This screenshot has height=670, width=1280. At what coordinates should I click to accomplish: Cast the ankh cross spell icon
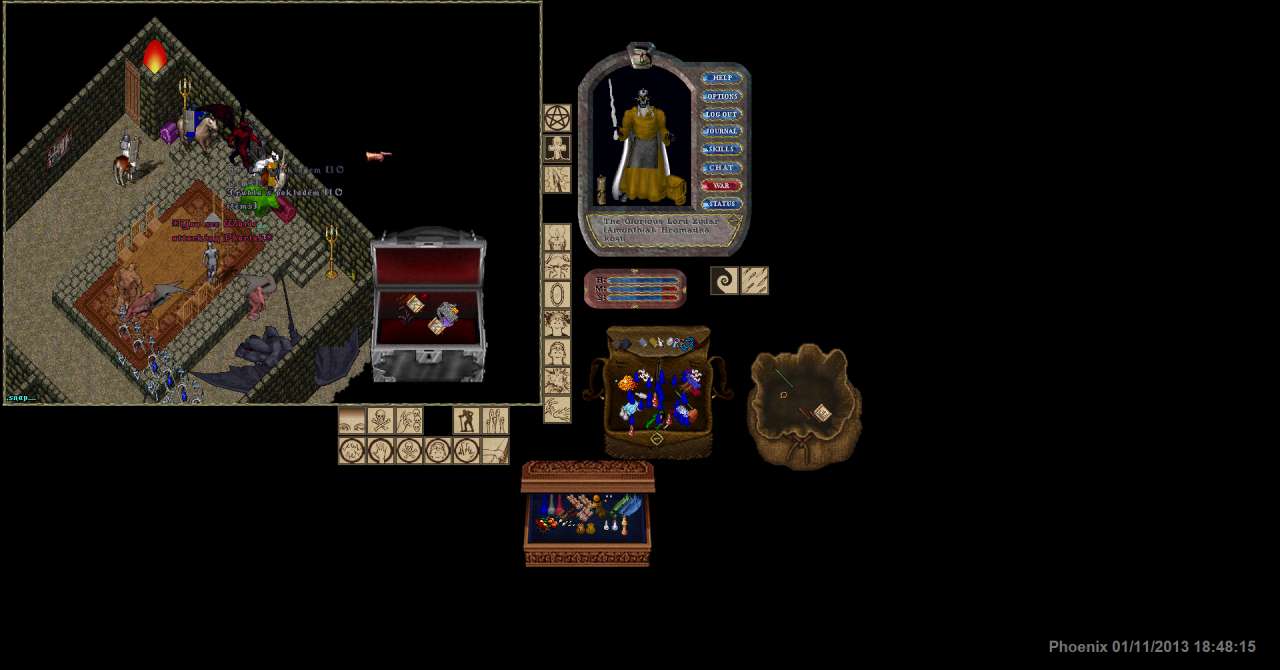pos(557,149)
